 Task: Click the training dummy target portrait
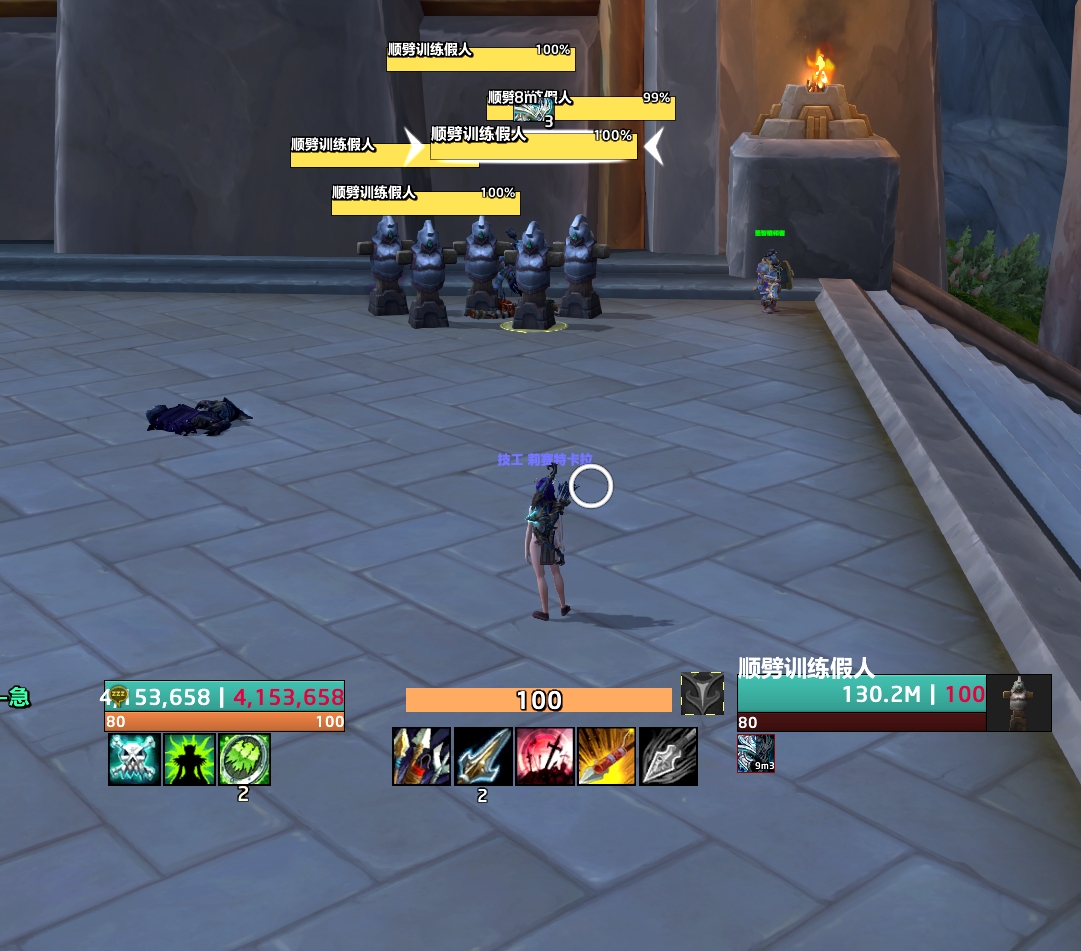click(x=1019, y=702)
